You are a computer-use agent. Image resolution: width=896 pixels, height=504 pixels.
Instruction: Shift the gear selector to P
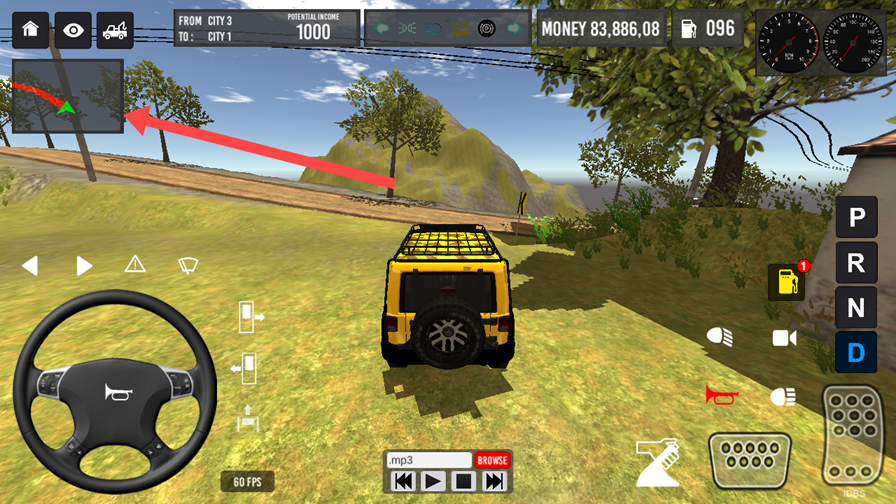click(x=856, y=217)
